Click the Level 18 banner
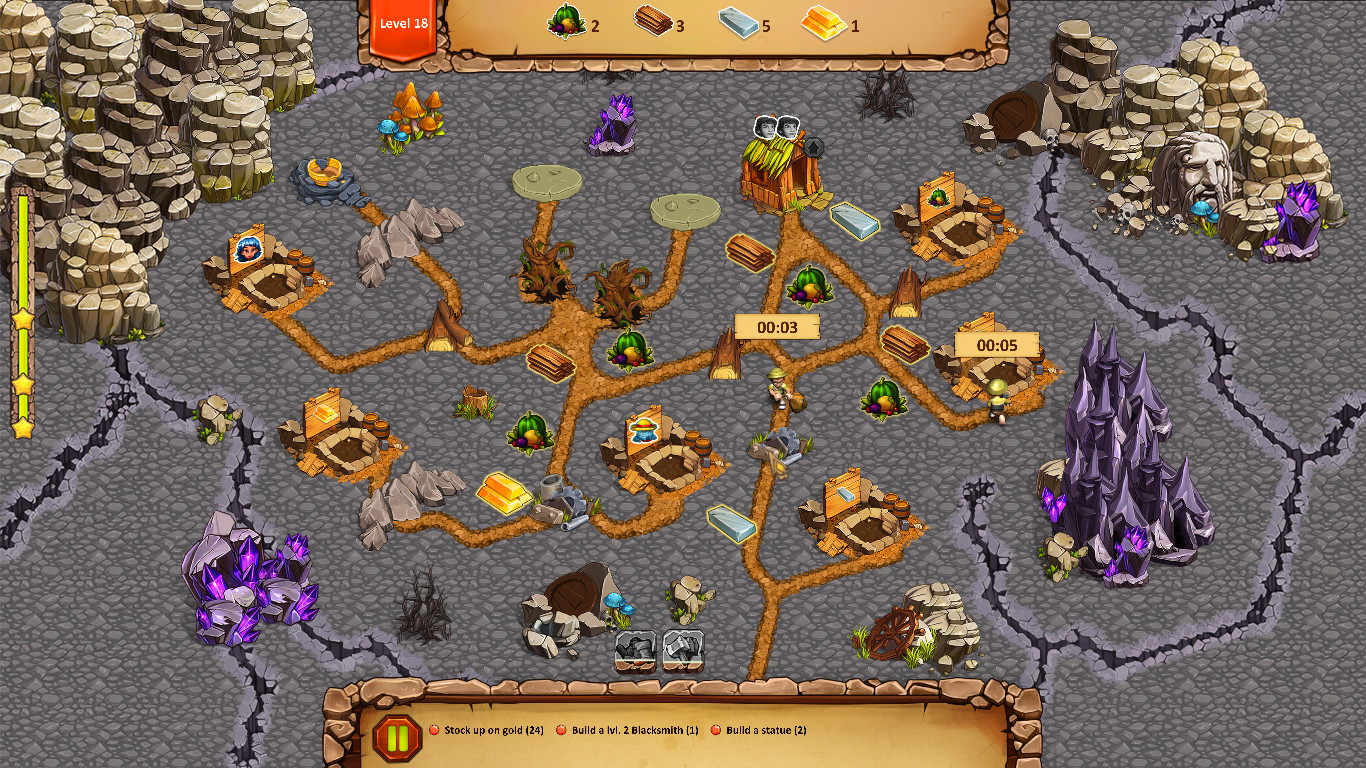Screen dimensions: 1366x768 point(404,25)
